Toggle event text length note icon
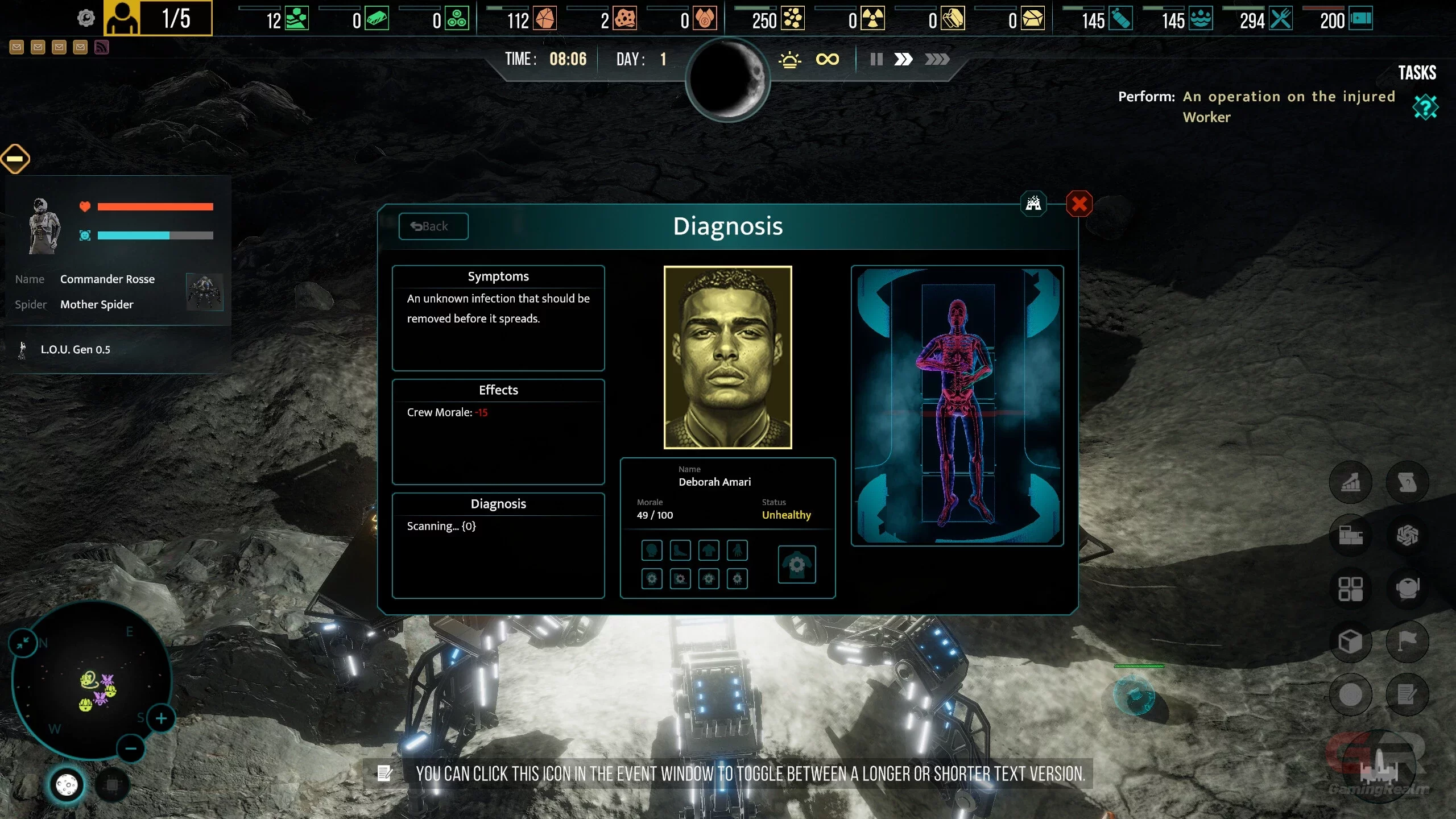Viewport: 1456px width, 819px height. tap(384, 773)
